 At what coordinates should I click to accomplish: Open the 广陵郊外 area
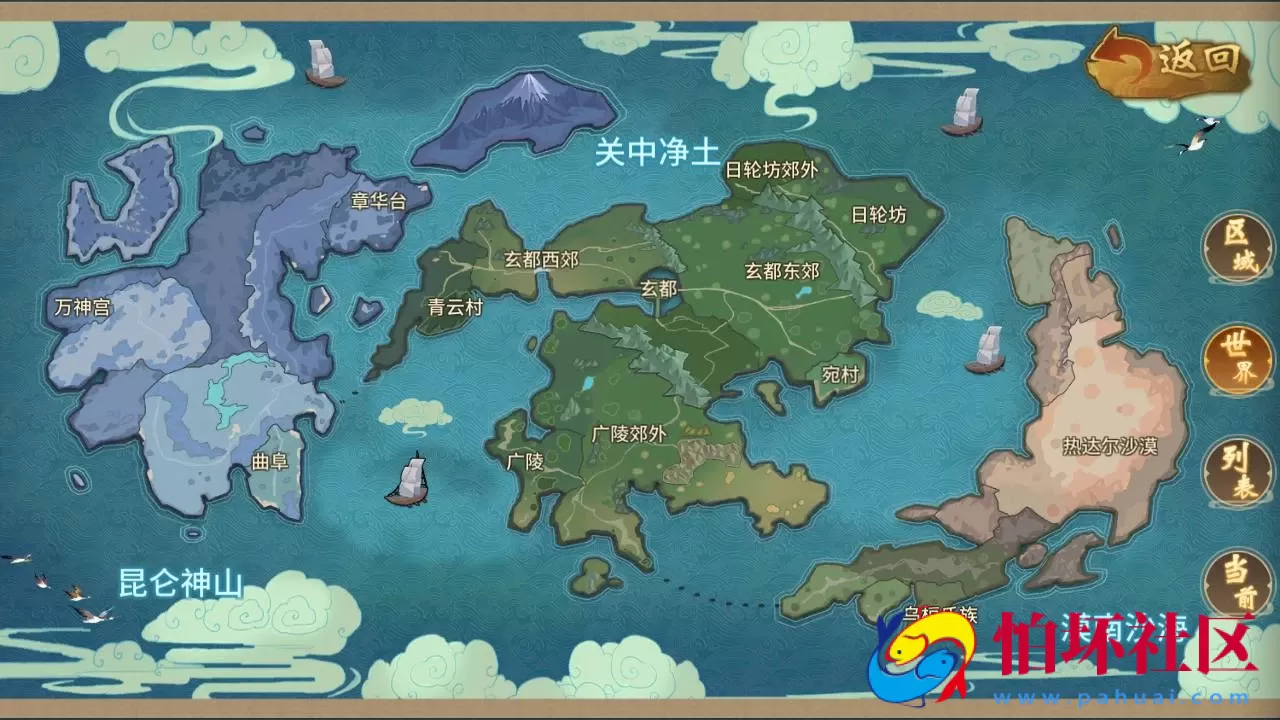627,432
